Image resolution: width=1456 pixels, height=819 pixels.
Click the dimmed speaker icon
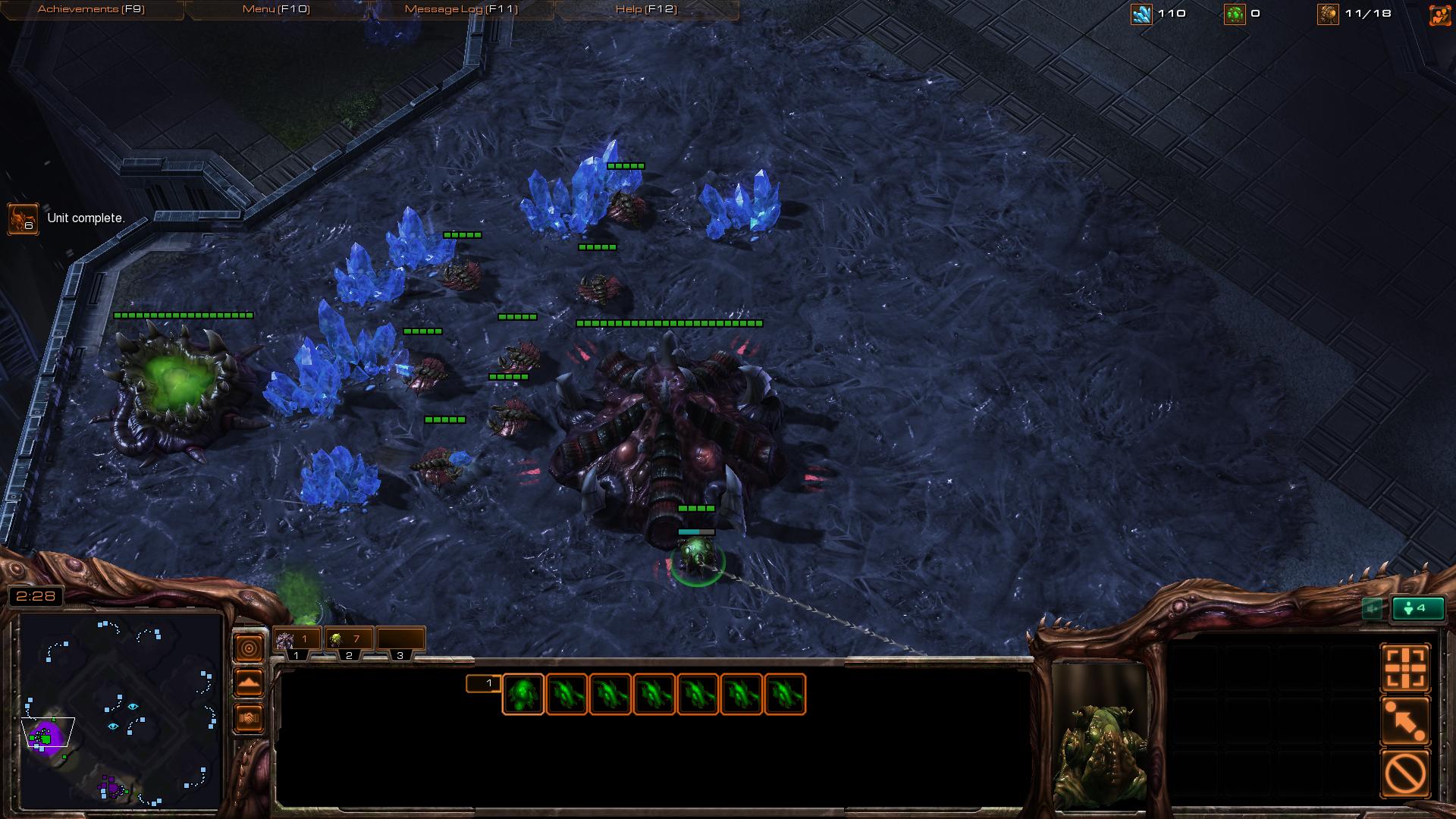[x=1371, y=608]
